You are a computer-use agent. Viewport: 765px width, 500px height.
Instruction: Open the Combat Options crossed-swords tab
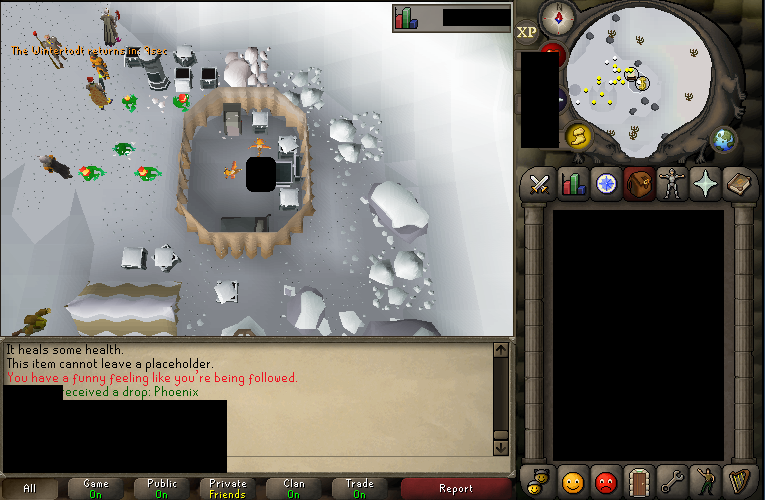tap(540, 184)
